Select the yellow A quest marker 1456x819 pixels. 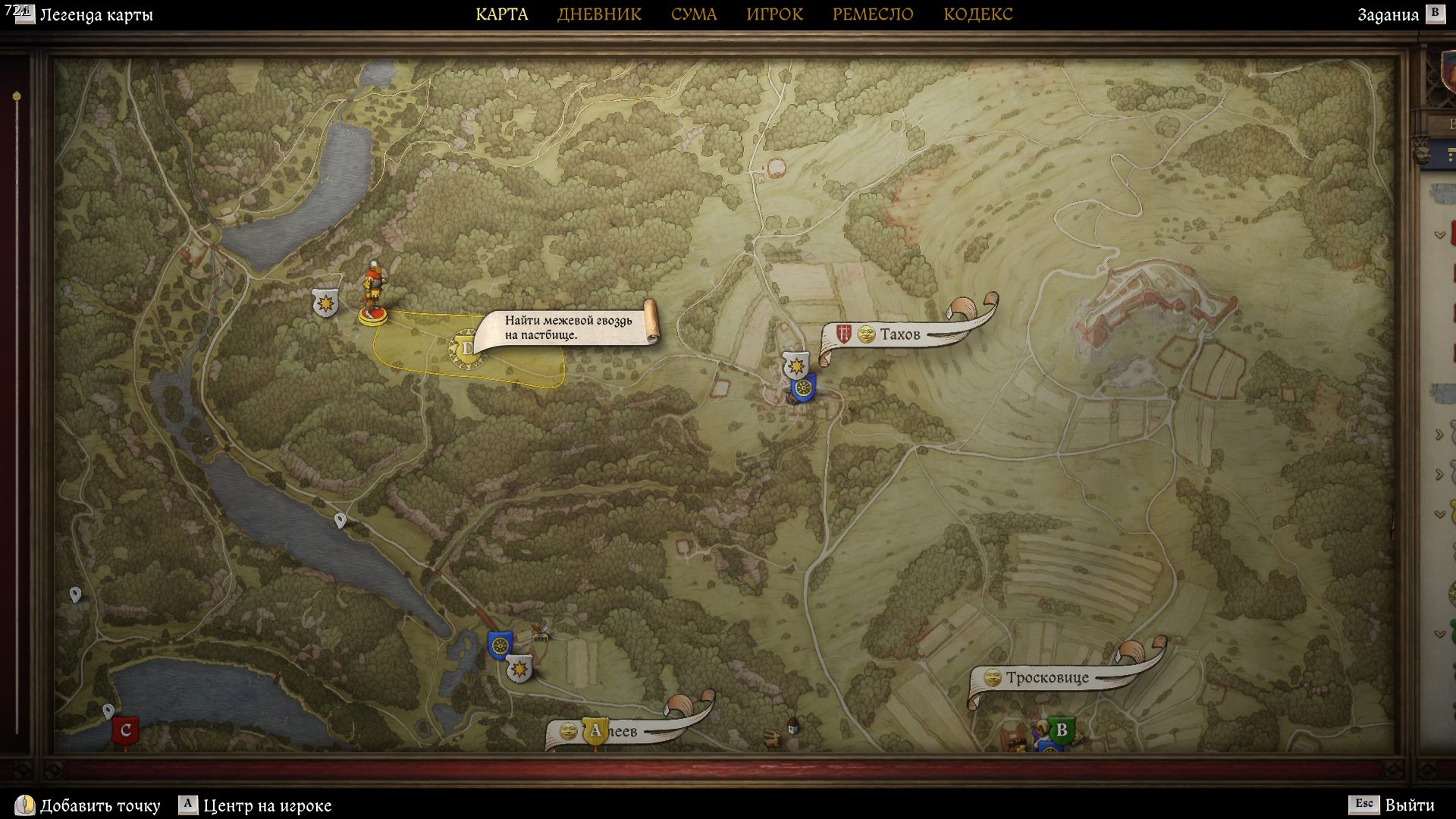click(595, 731)
